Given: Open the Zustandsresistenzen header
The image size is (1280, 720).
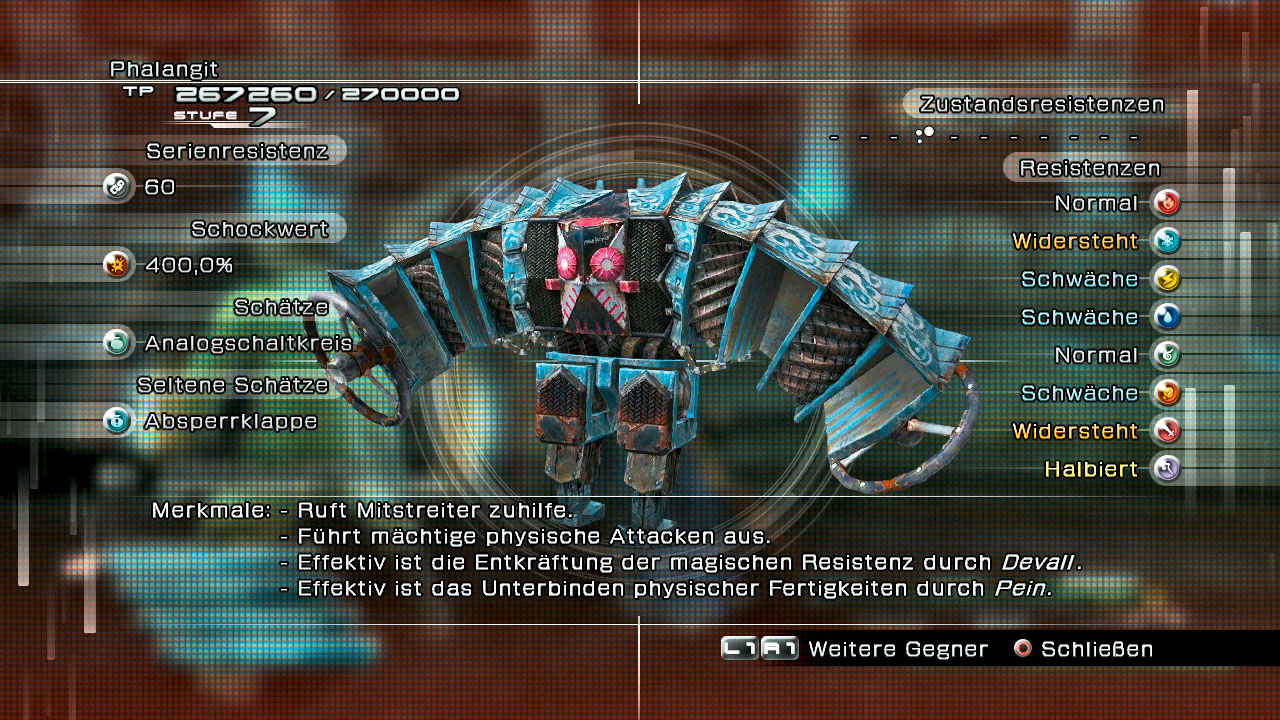Looking at the screenshot, I should click(1042, 104).
